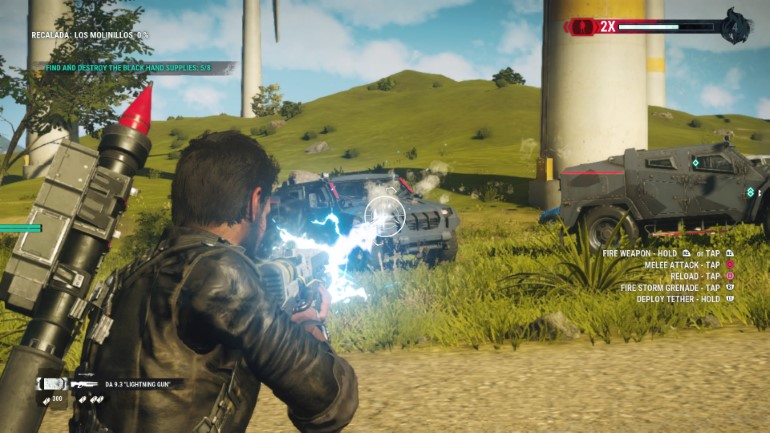Select the Black Hand emblem icon
This screenshot has height=433, width=770.
[x=735, y=27]
